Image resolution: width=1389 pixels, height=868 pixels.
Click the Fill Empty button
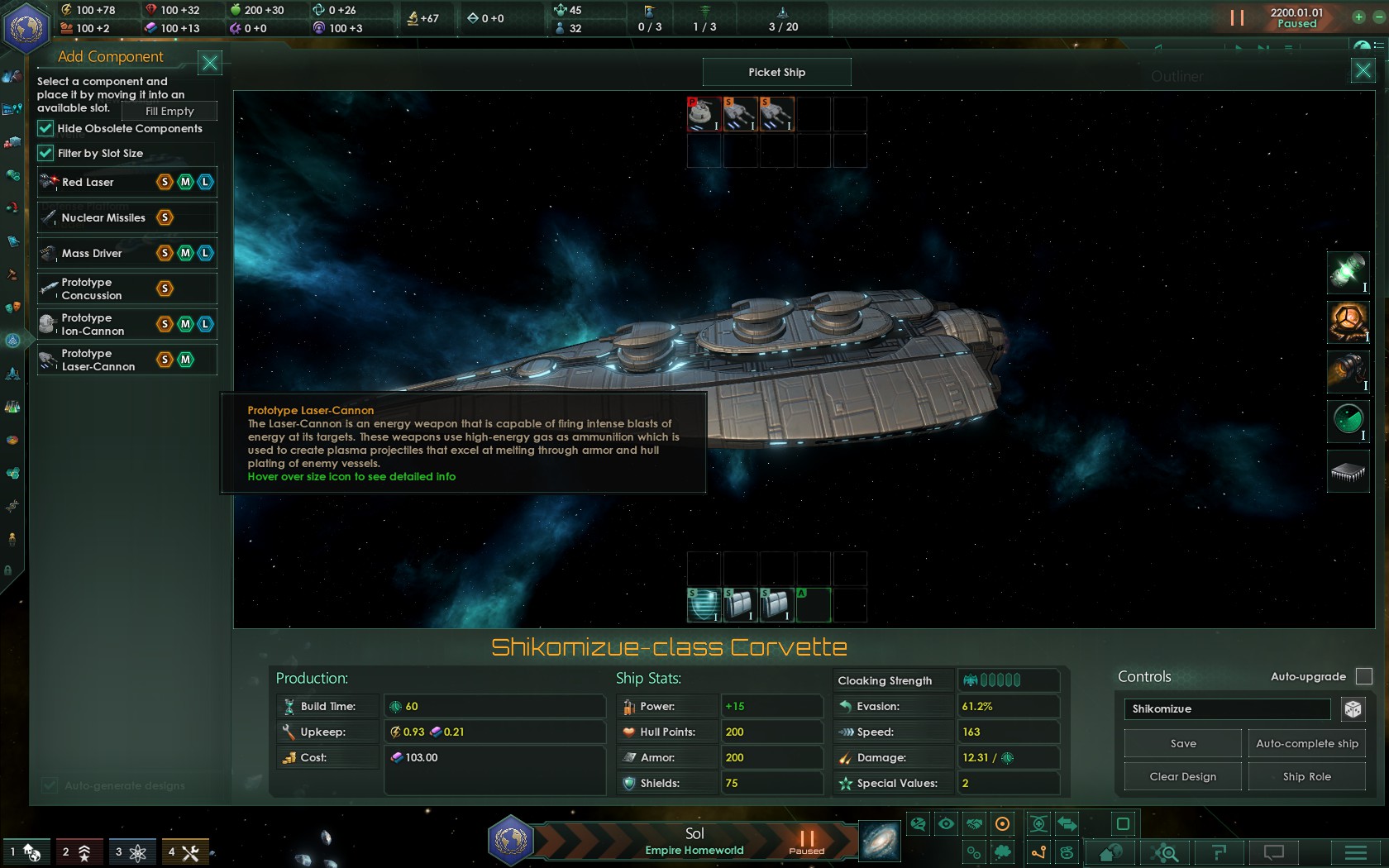pyautogui.click(x=169, y=111)
